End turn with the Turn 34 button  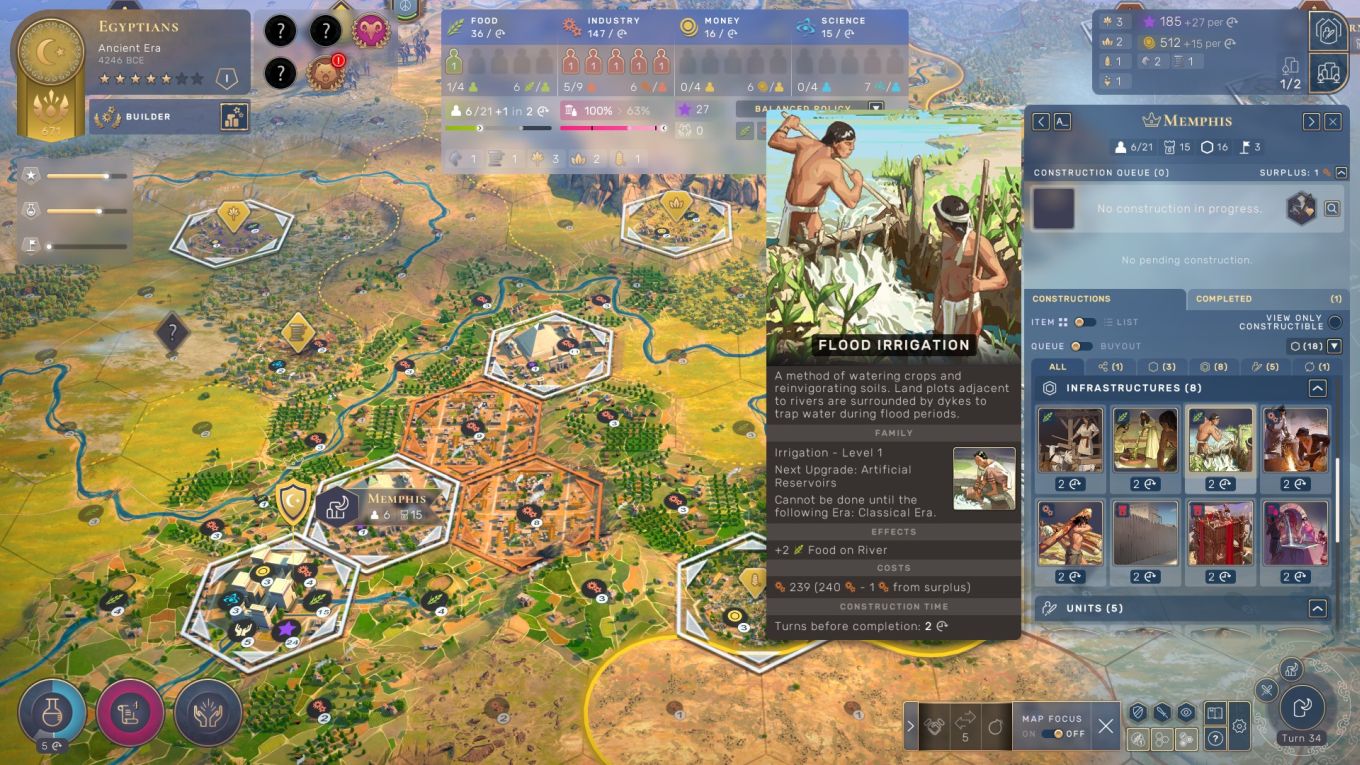pos(1303,709)
